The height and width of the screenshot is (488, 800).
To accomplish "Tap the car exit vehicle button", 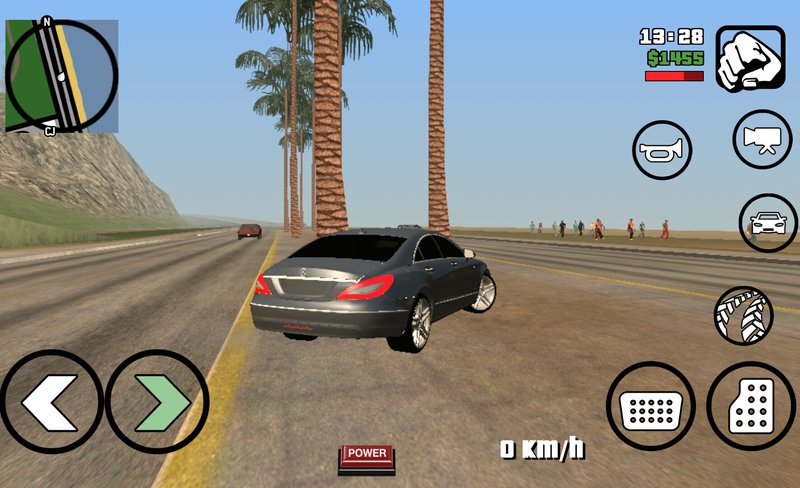I will [768, 223].
